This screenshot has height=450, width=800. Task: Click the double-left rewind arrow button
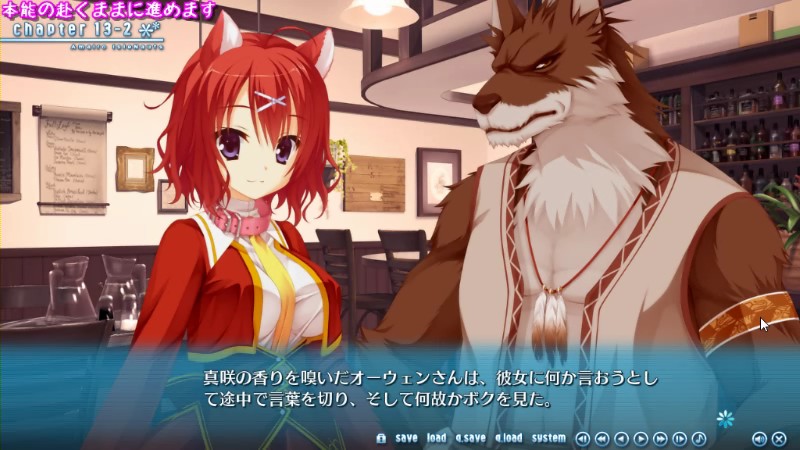tap(601, 438)
